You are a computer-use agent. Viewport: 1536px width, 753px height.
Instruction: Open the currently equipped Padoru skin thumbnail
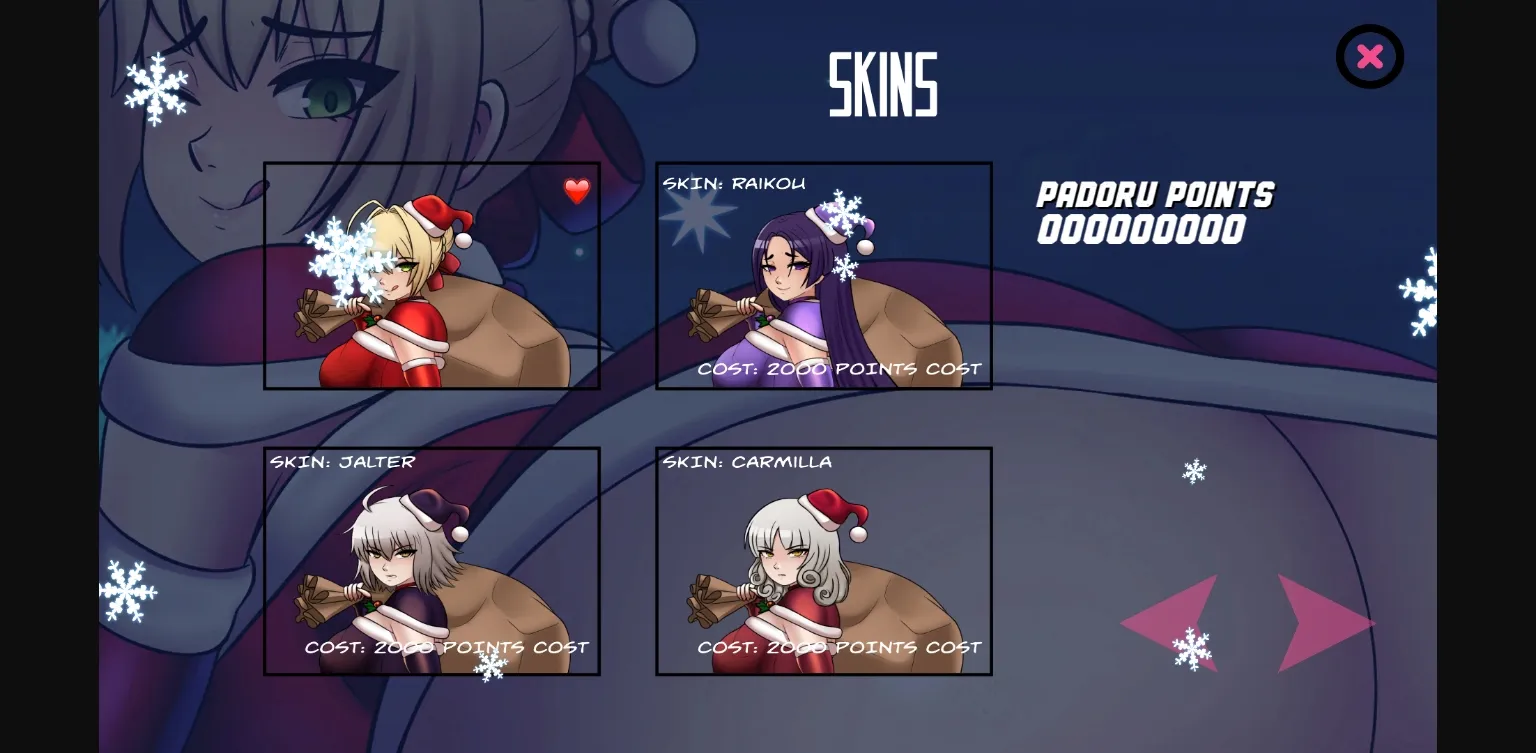(x=431, y=276)
